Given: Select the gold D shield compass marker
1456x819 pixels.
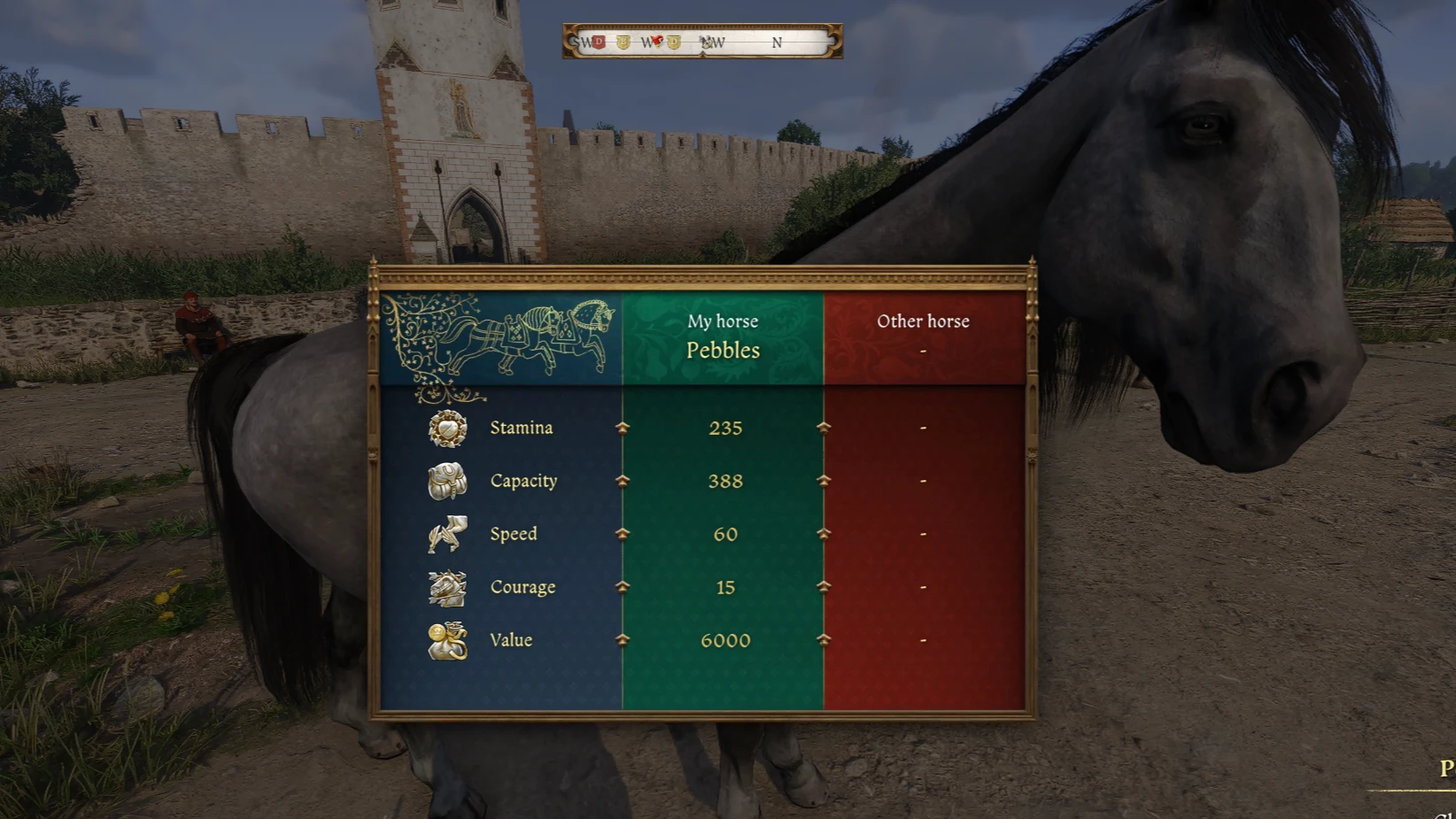Looking at the screenshot, I should click(x=674, y=42).
